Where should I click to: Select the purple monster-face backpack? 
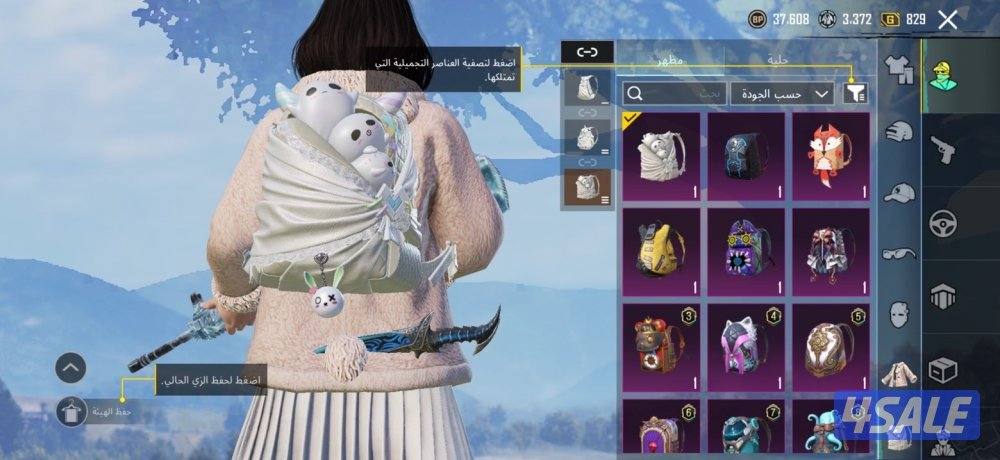tap(745, 250)
